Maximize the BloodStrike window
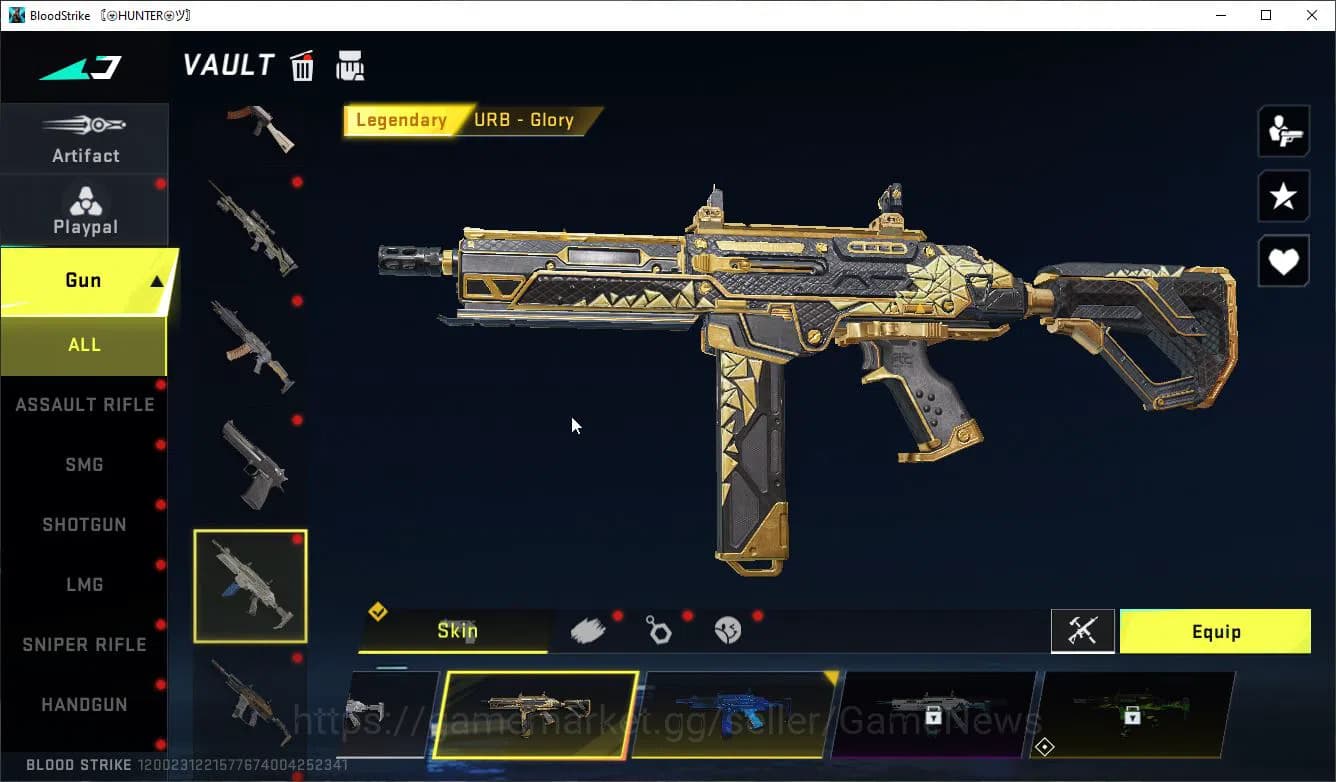Screen dimensions: 1336x782 point(1266,15)
